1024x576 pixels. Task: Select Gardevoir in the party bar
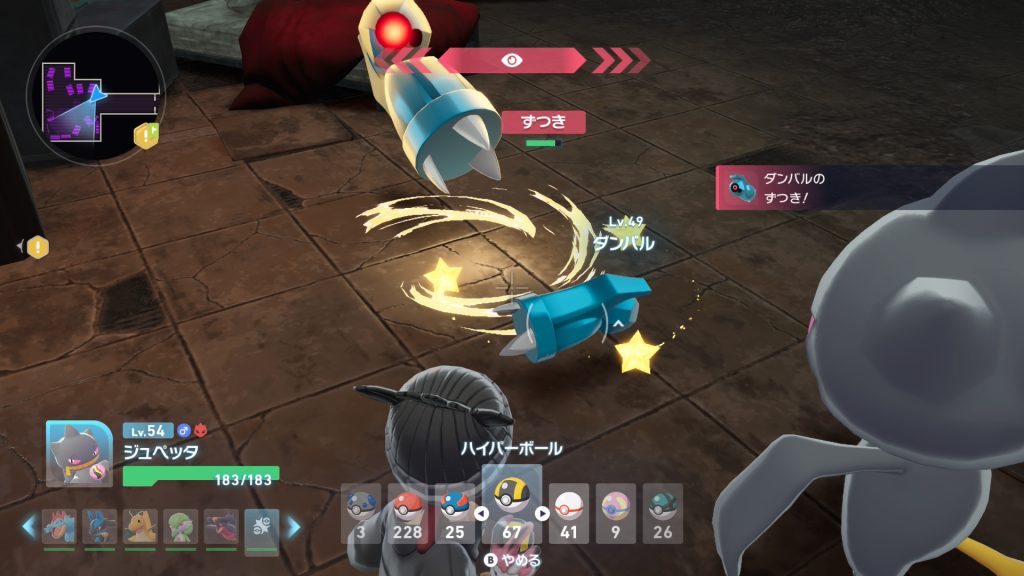click(x=180, y=526)
